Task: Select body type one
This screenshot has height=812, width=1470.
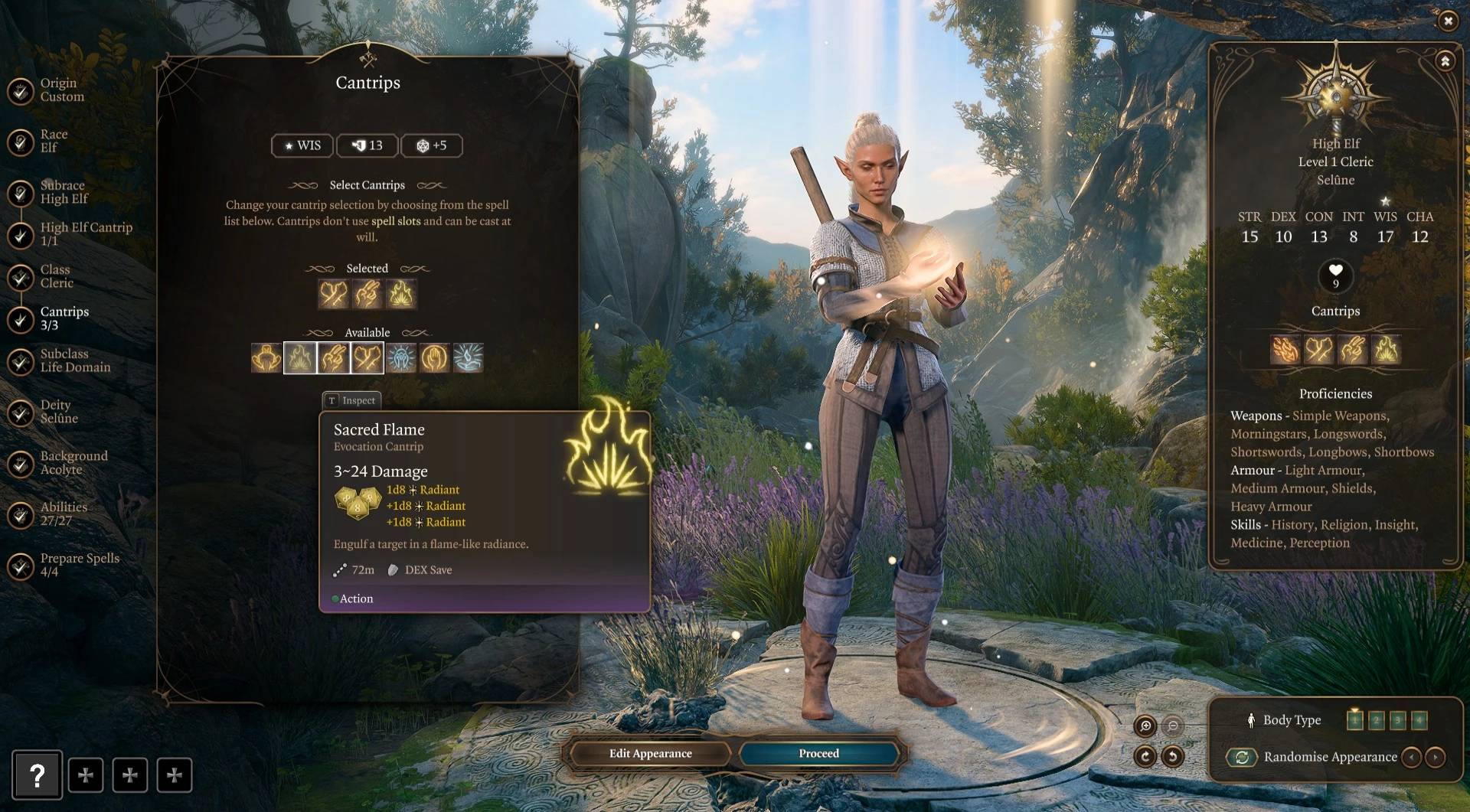Action: (x=1354, y=720)
